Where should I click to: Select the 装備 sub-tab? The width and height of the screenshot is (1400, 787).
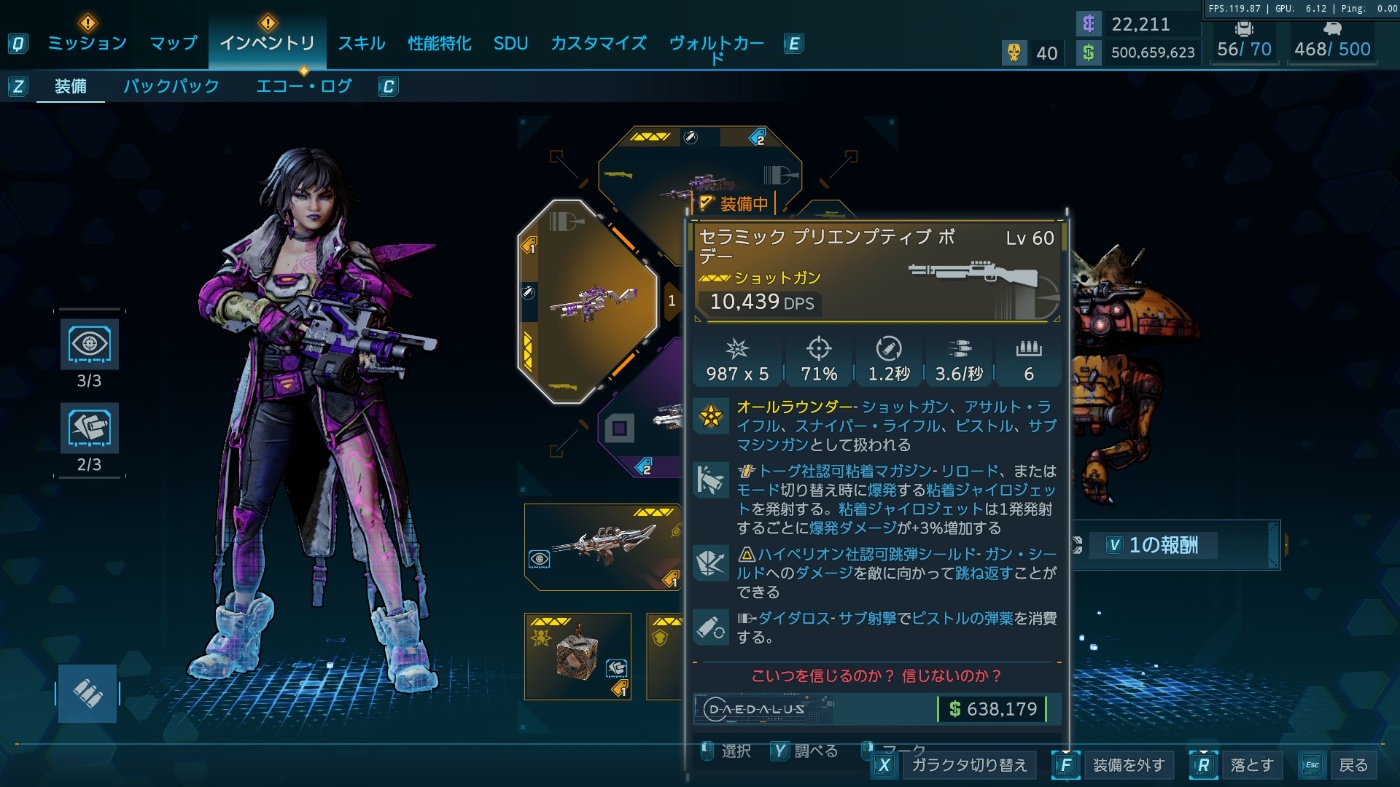(70, 86)
